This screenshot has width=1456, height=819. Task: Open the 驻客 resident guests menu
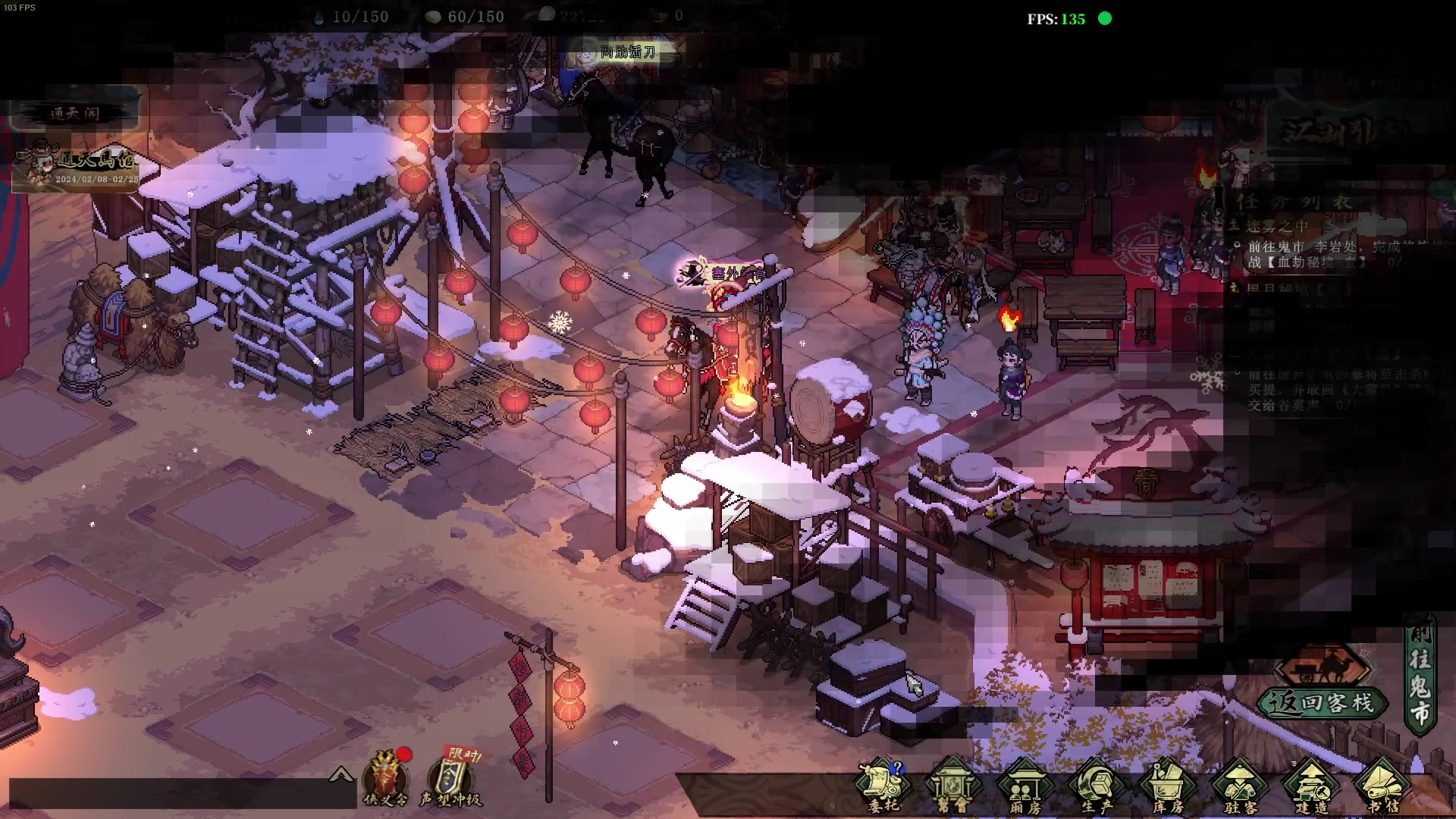coord(1240,786)
